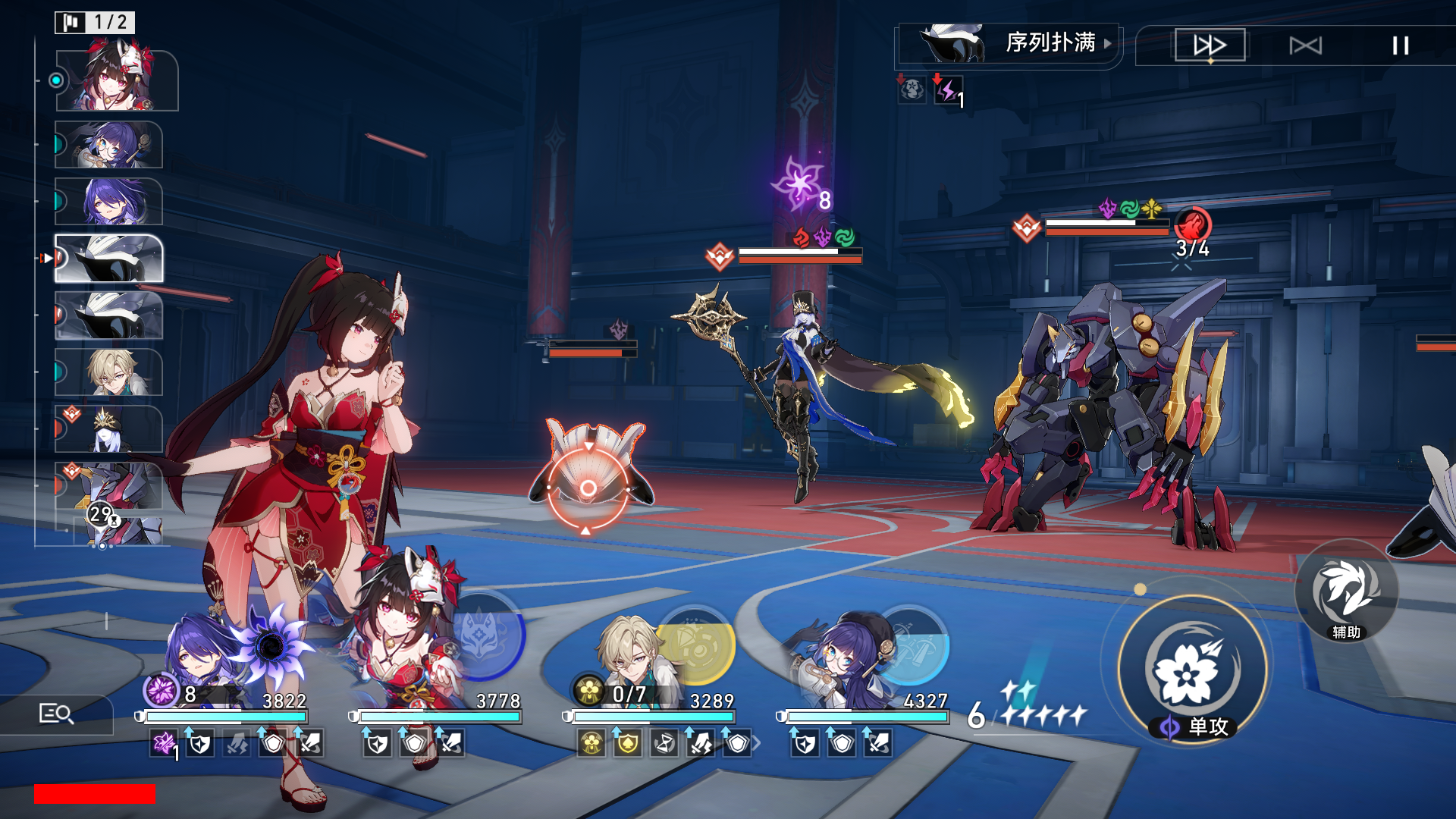Pause the battle
This screenshot has height=819, width=1456.
[1400, 45]
